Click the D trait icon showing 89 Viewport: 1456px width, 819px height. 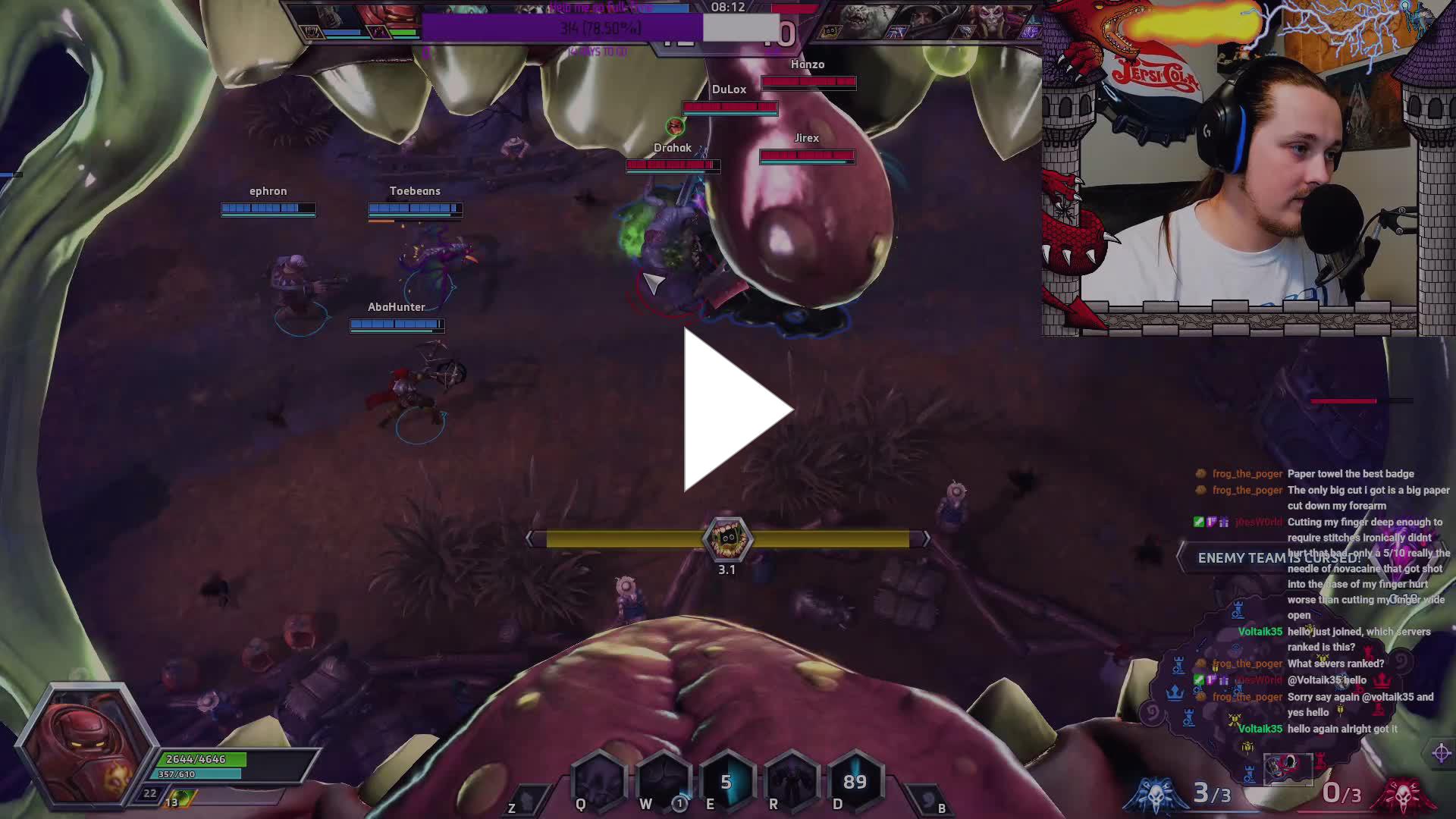point(855,780)
